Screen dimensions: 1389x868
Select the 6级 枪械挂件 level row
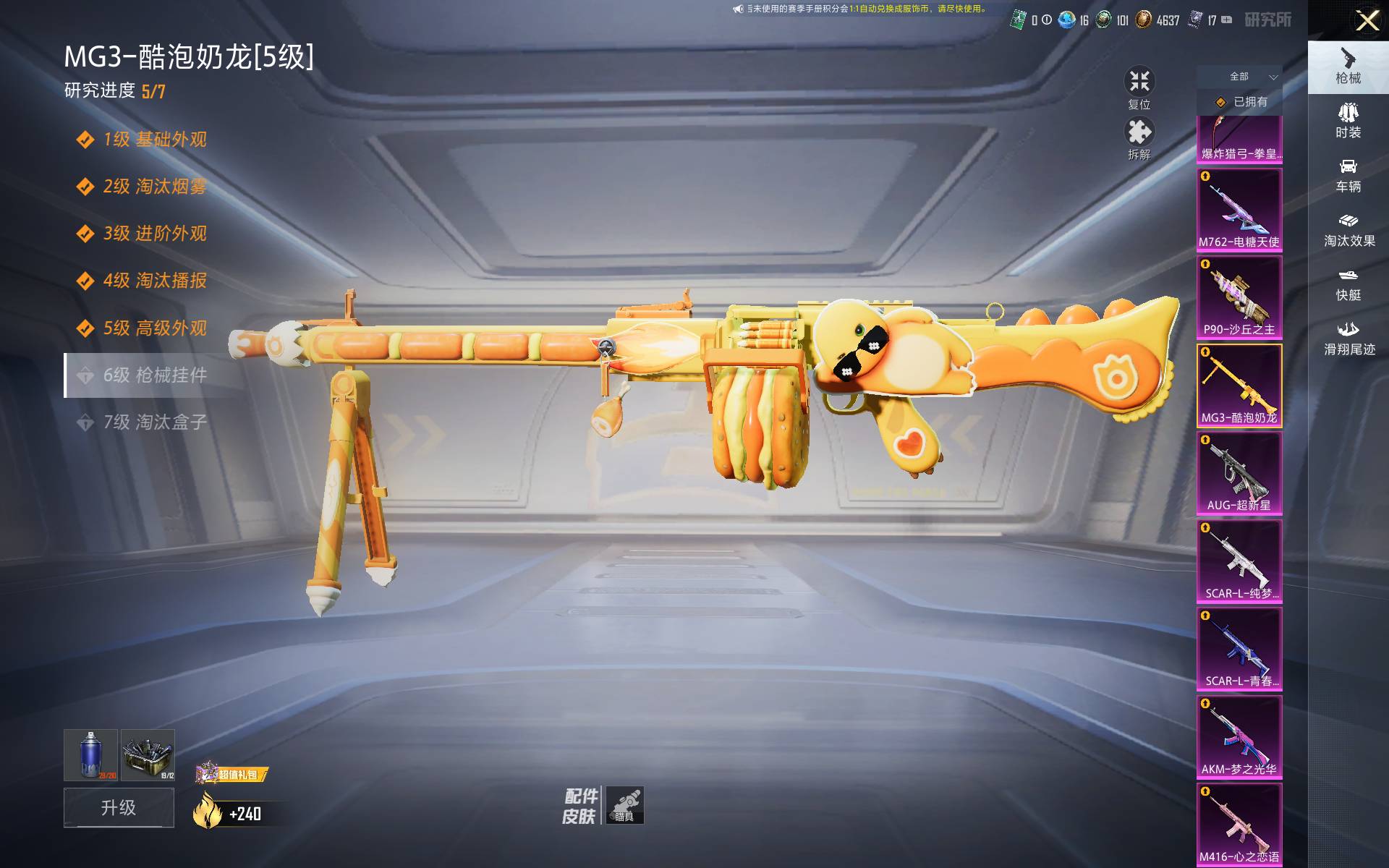click(154, 375)
